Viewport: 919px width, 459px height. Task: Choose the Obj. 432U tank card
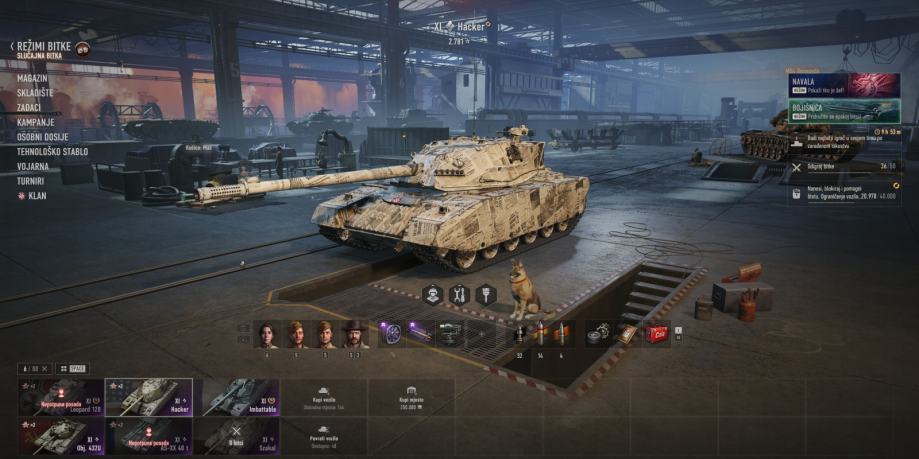tap(58, 436)
